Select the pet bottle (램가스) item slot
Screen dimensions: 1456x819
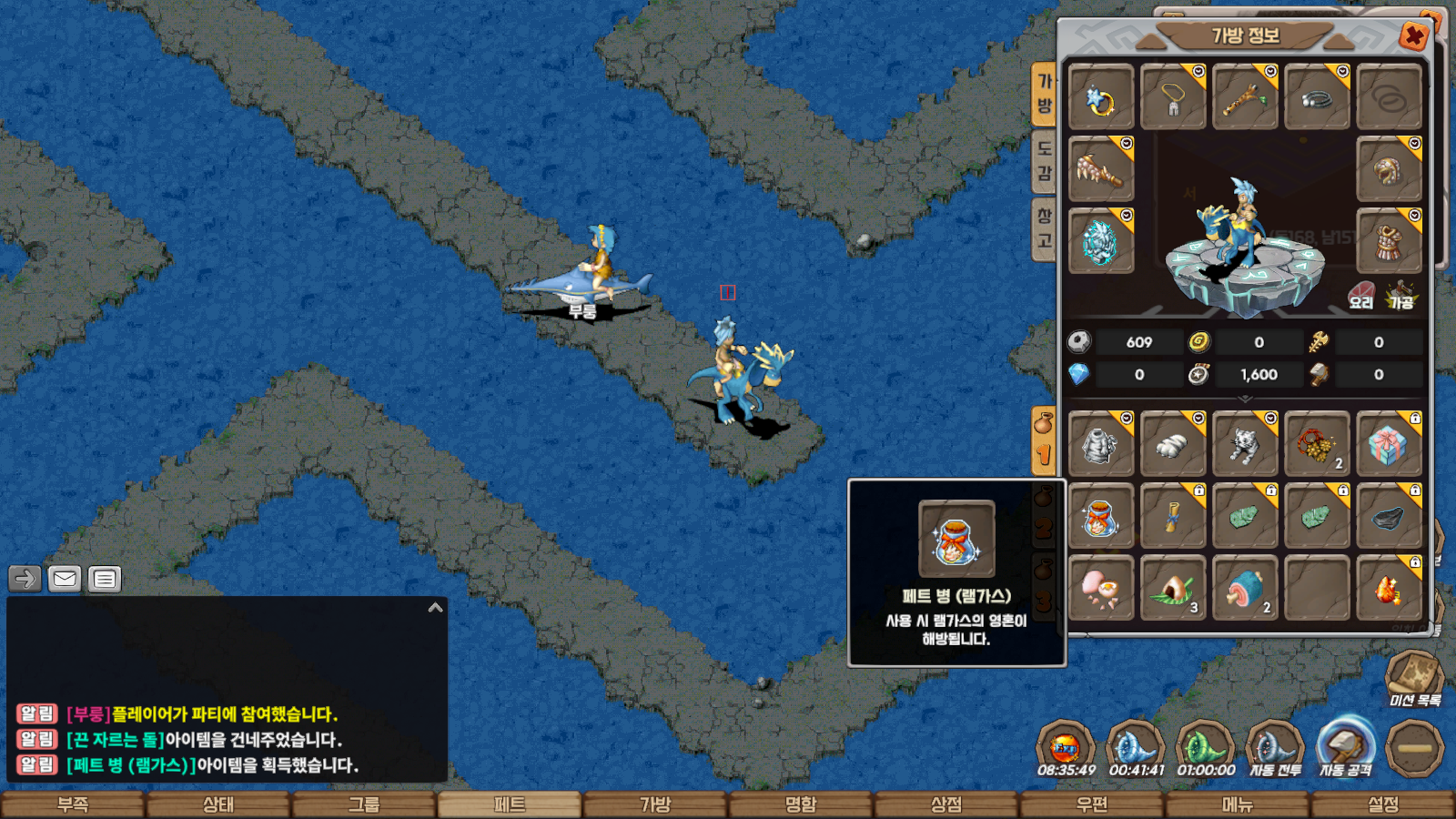(x=1100, y=517)
